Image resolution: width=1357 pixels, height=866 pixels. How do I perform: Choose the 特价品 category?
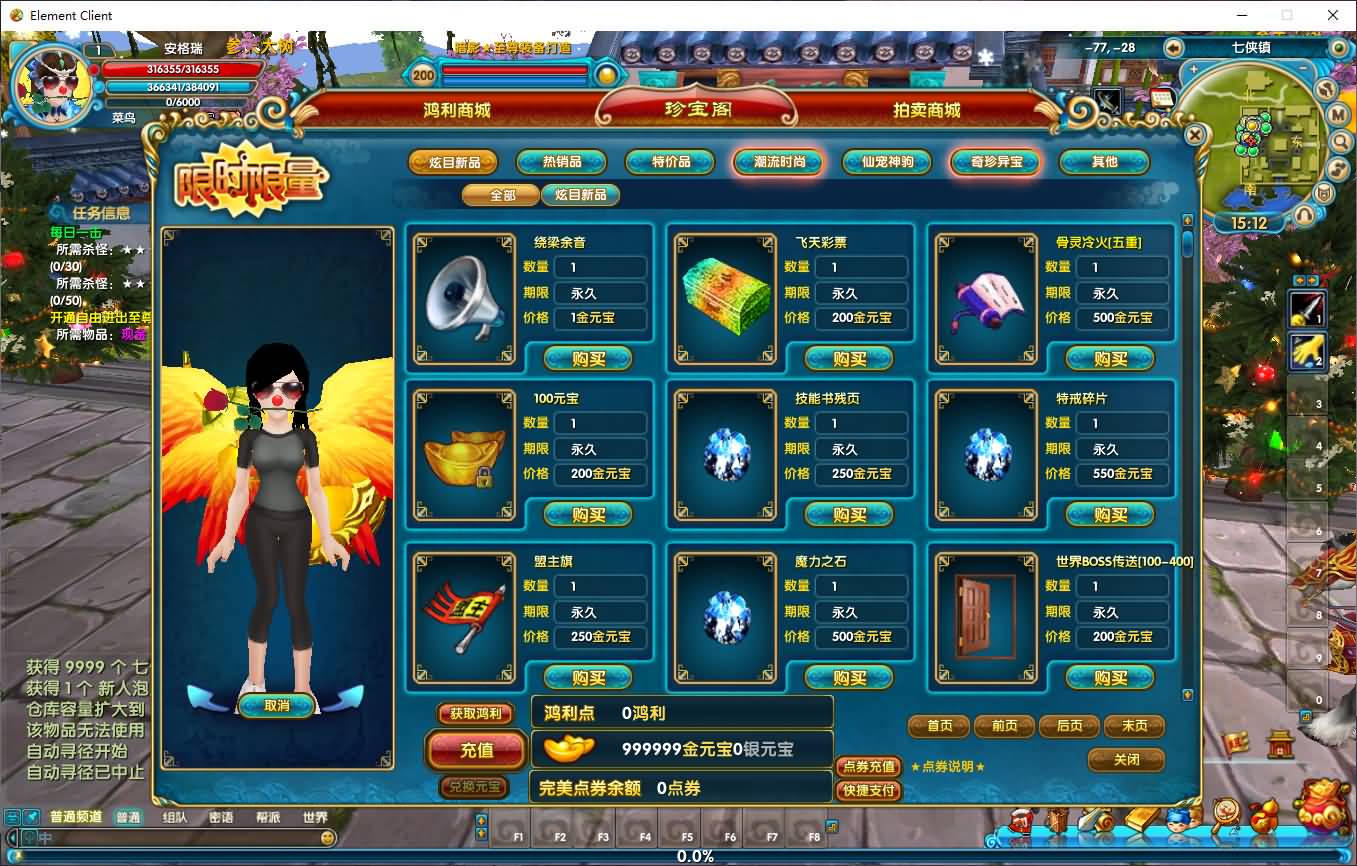[x=671, y=162]
